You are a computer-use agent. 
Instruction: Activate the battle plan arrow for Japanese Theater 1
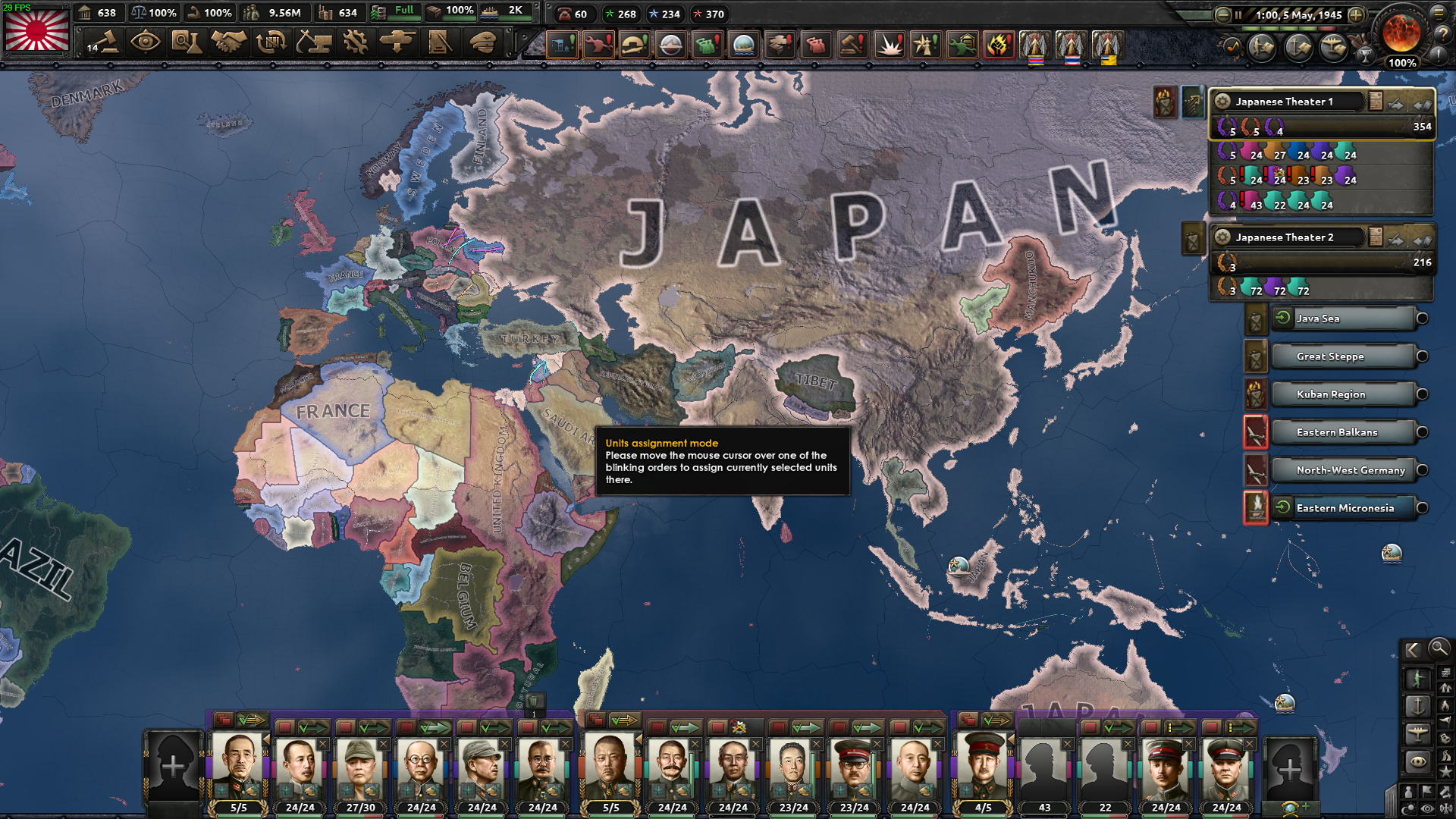point(1395,104)
